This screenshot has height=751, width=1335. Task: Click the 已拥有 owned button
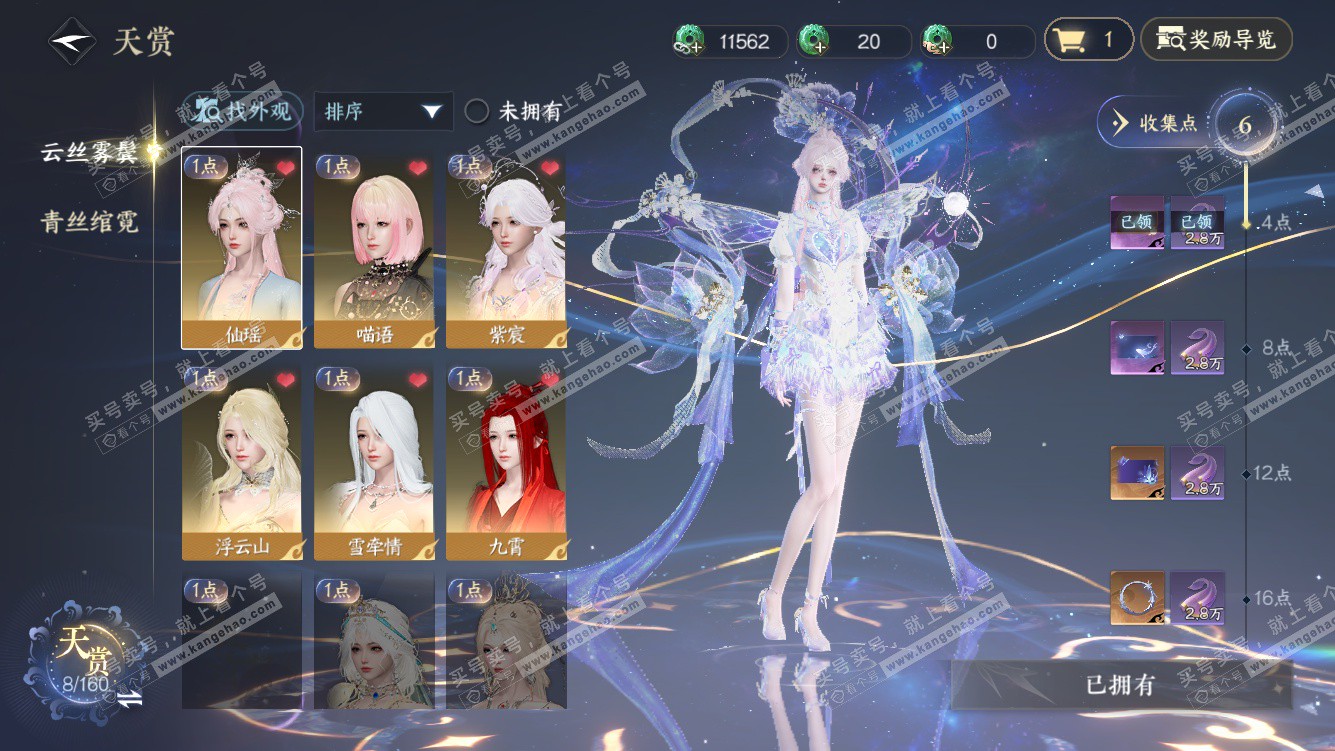click(x=1120, y=685)
